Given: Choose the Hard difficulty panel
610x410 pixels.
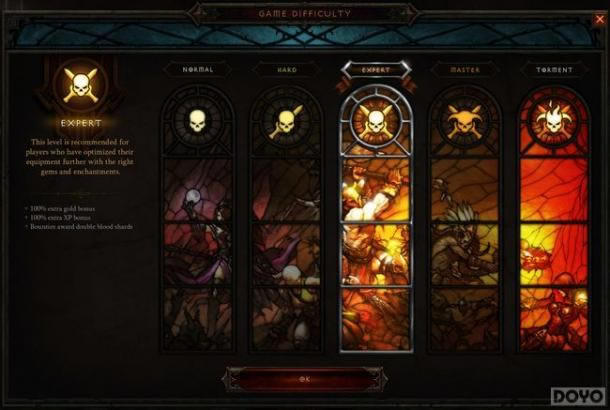Looking at the screenshot, I should click(x=285, y=220).
